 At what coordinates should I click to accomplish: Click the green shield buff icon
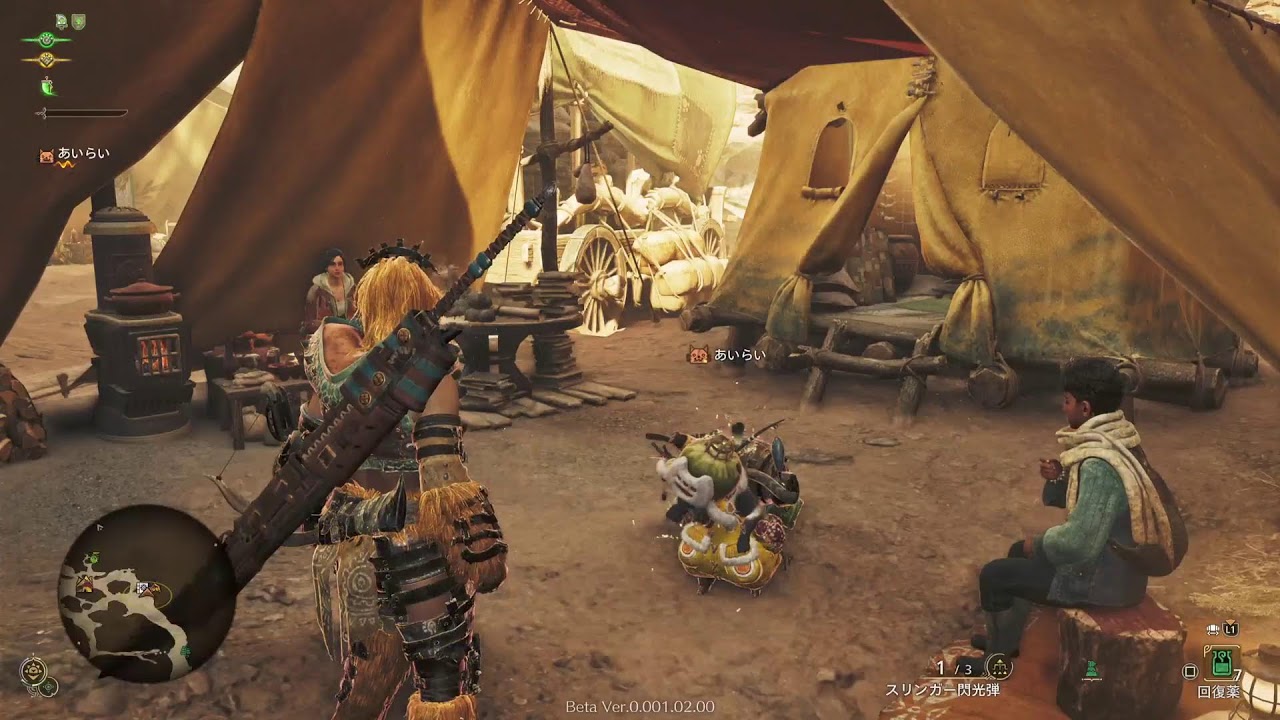point(78,21)
